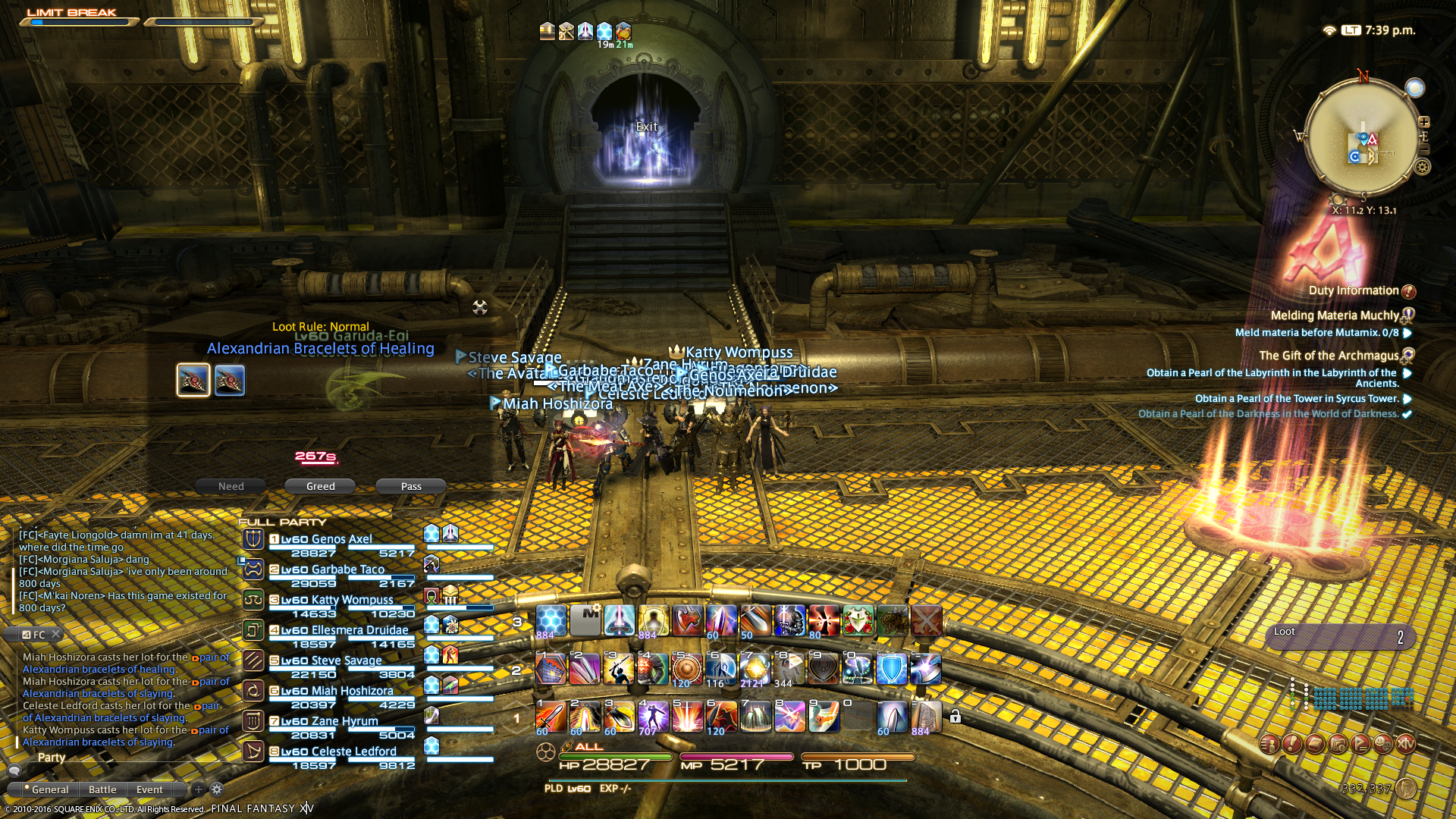Open The Gift of the Archmagus quest

(x=1329, y=356)
